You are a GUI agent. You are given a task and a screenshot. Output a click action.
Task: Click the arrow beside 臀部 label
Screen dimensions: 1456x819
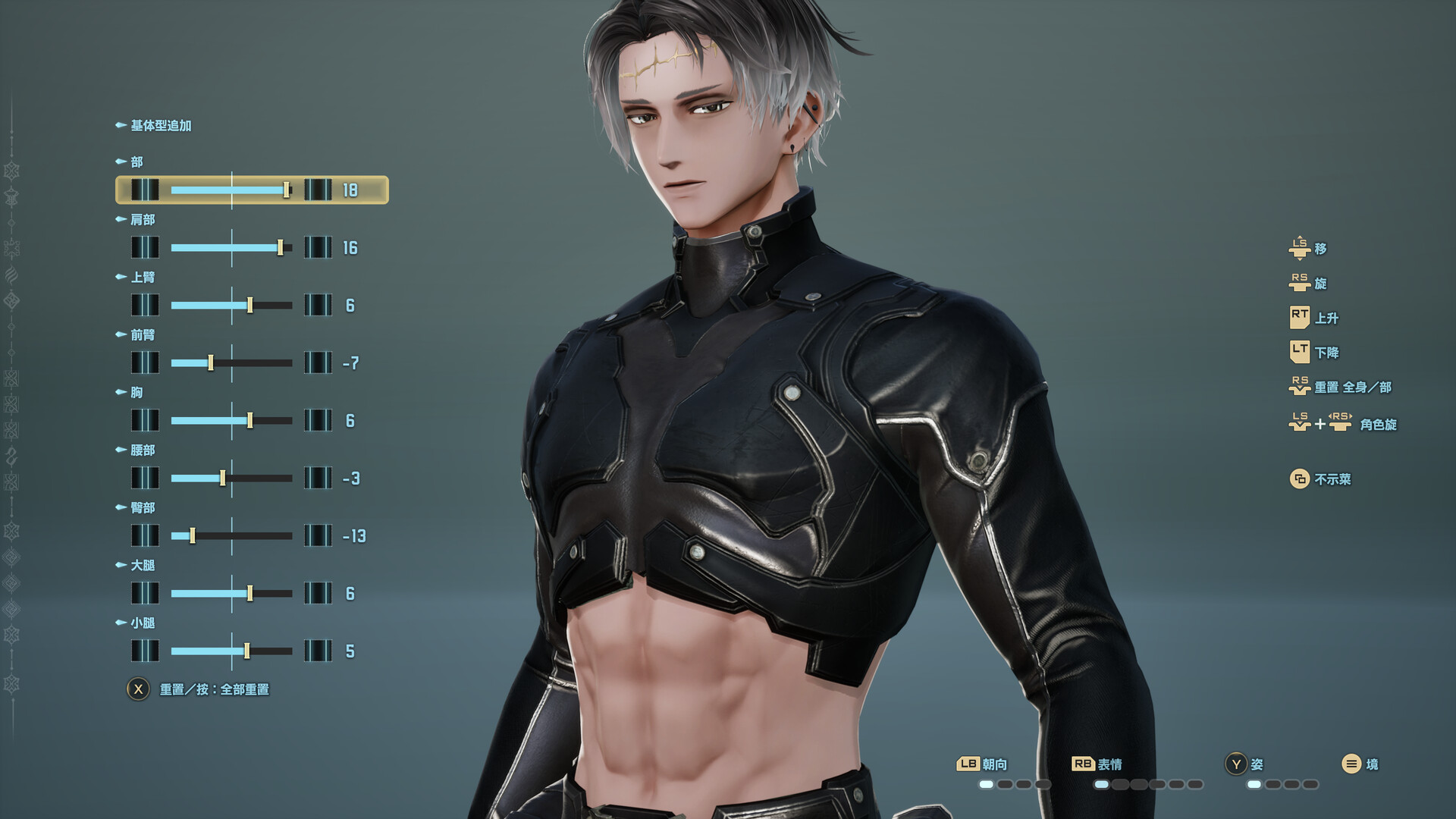coord(120,508)
